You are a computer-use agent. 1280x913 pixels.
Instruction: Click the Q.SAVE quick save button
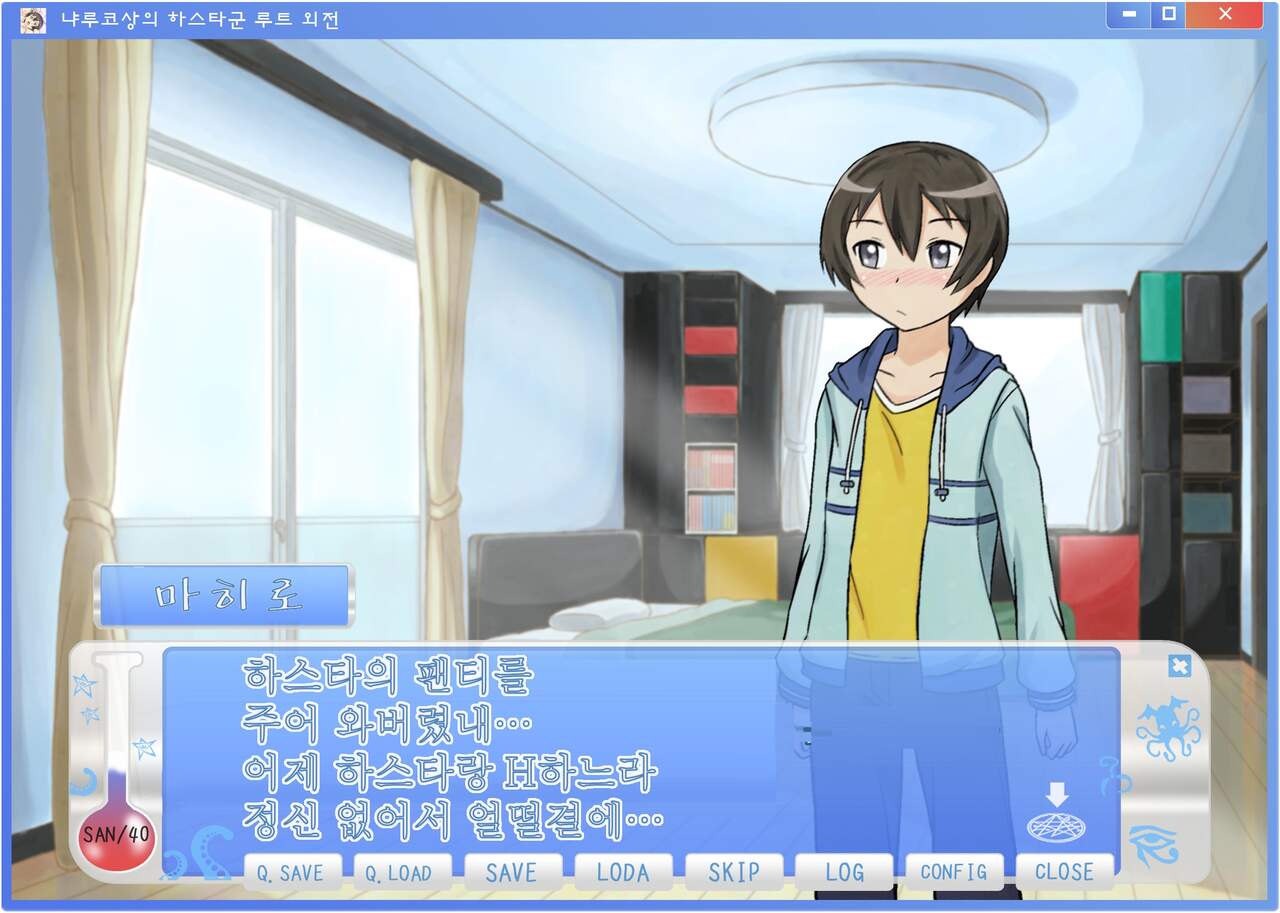pyautogui.click(x=290, y=872)
